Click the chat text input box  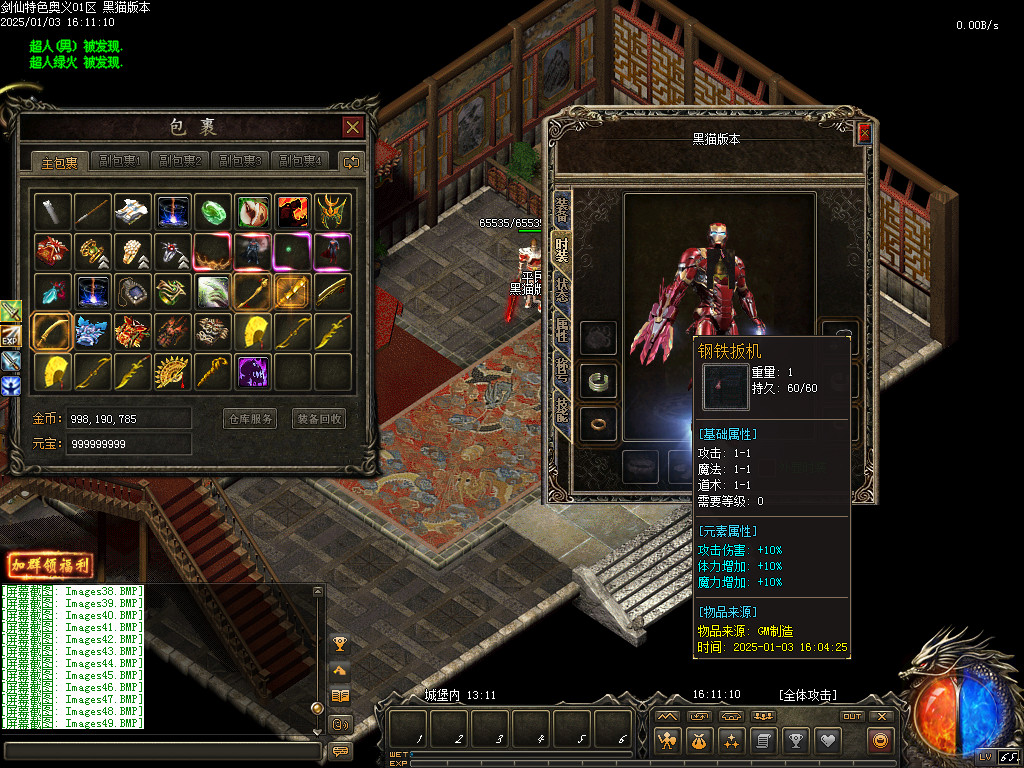[160, 749]
